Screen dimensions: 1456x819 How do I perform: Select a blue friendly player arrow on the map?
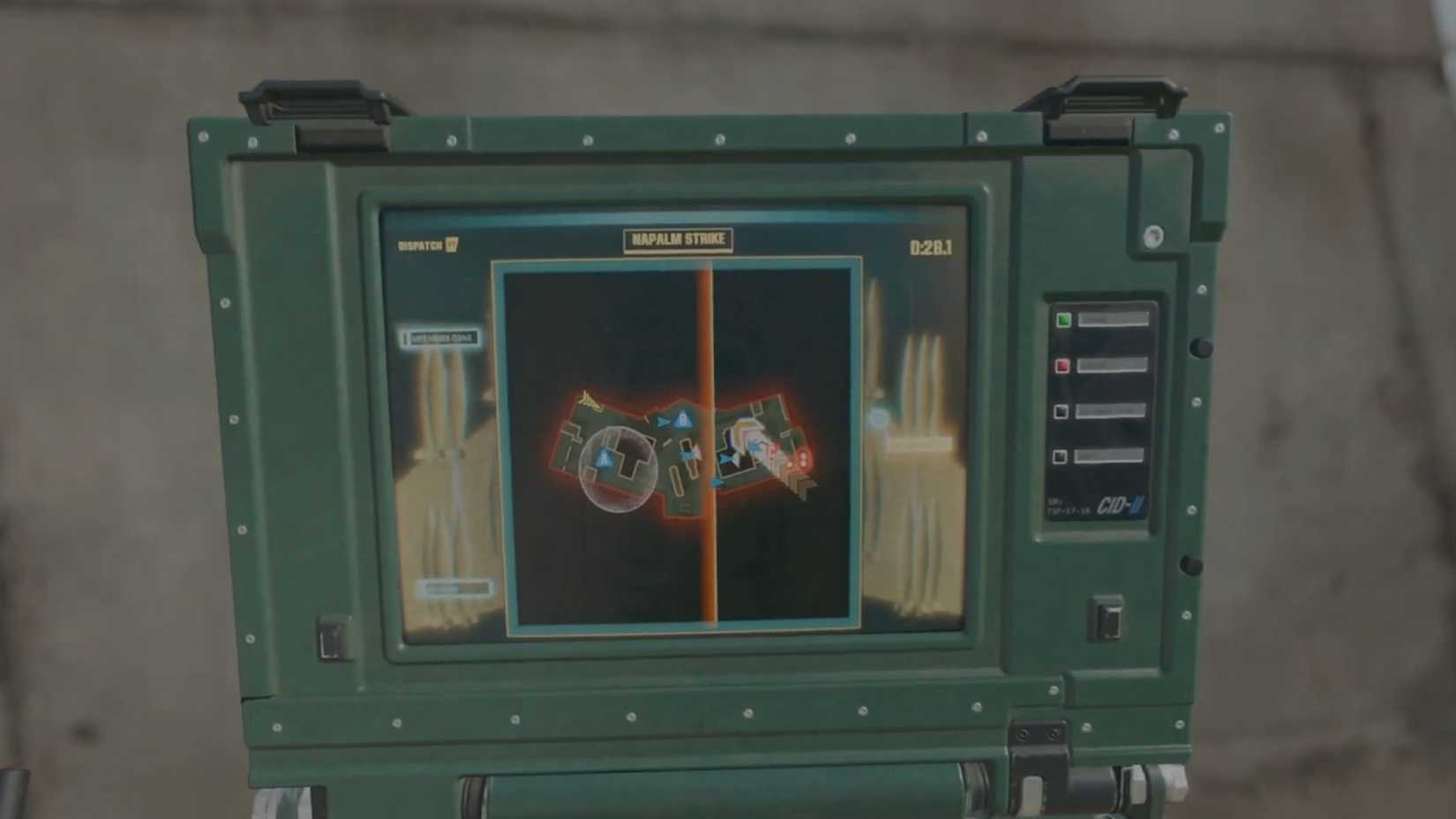tap(664, 421)
